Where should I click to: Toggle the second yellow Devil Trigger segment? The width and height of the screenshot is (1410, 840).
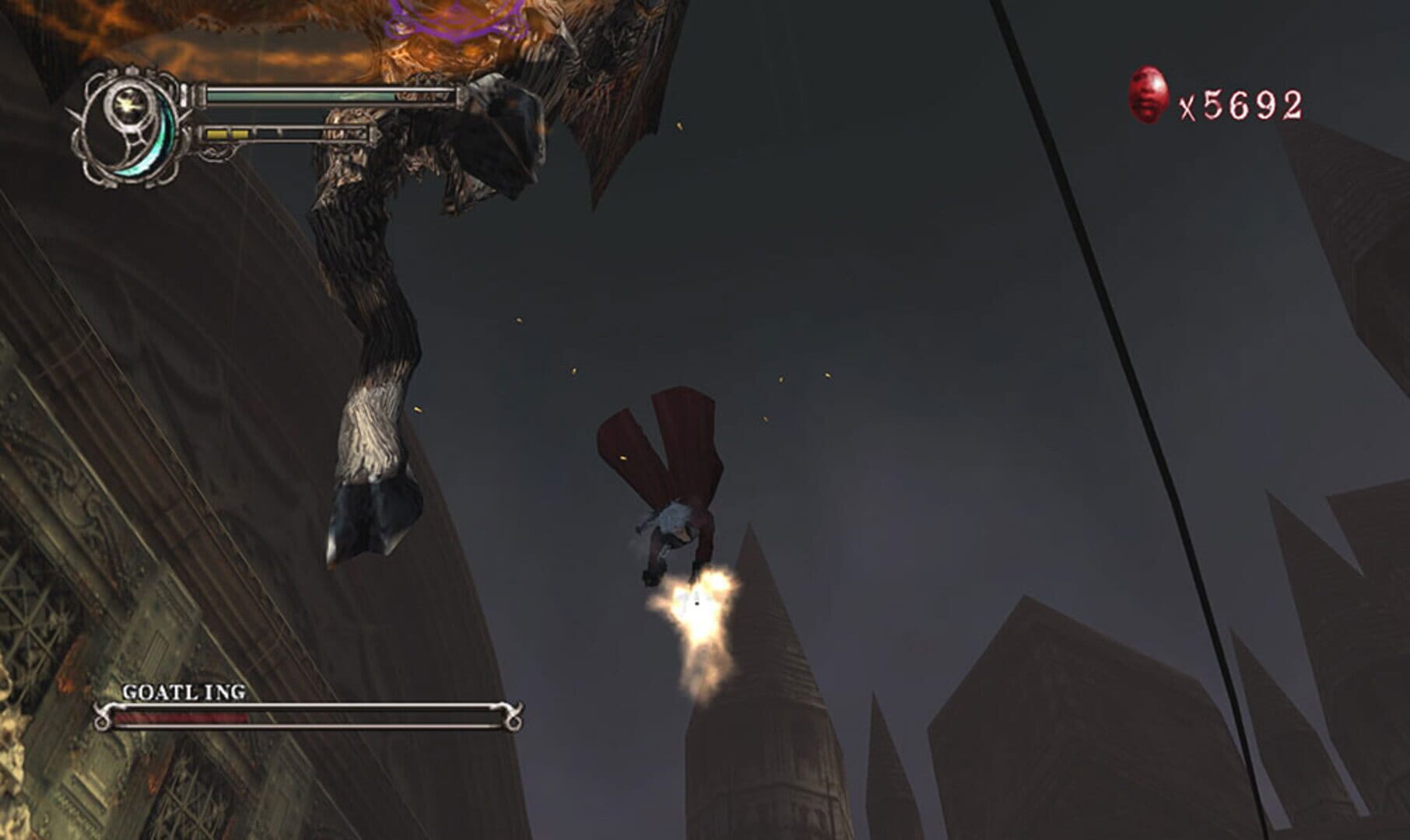click(x=241, y=133)
